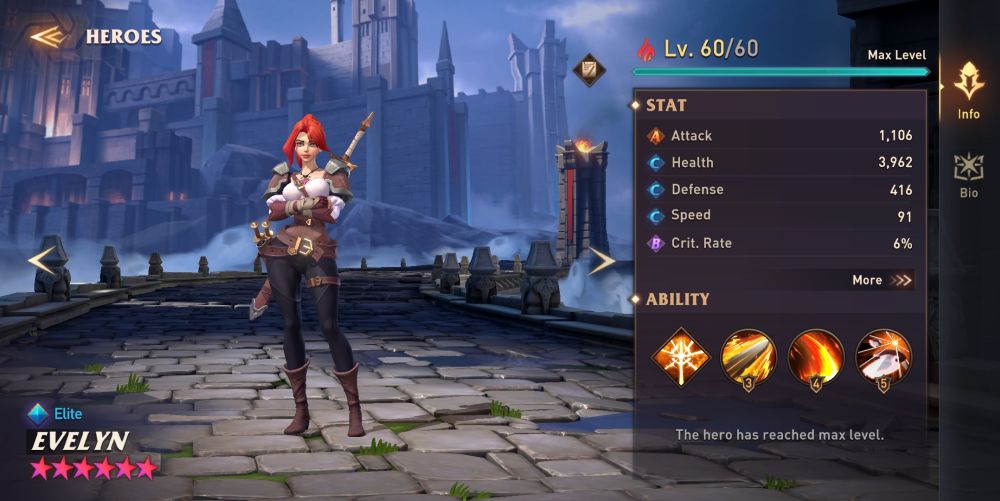Click the diamond emblem beside the level

(588, 69)
